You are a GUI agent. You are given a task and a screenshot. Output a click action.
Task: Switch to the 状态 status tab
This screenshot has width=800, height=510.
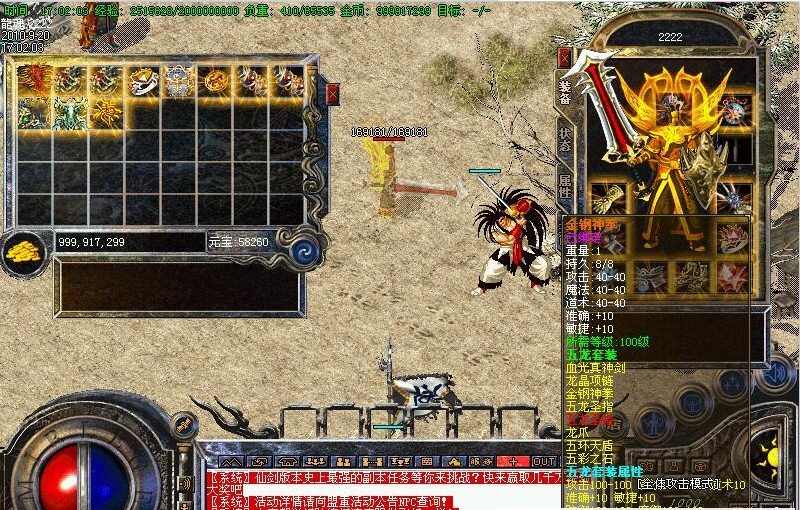(x=565, y=139)
